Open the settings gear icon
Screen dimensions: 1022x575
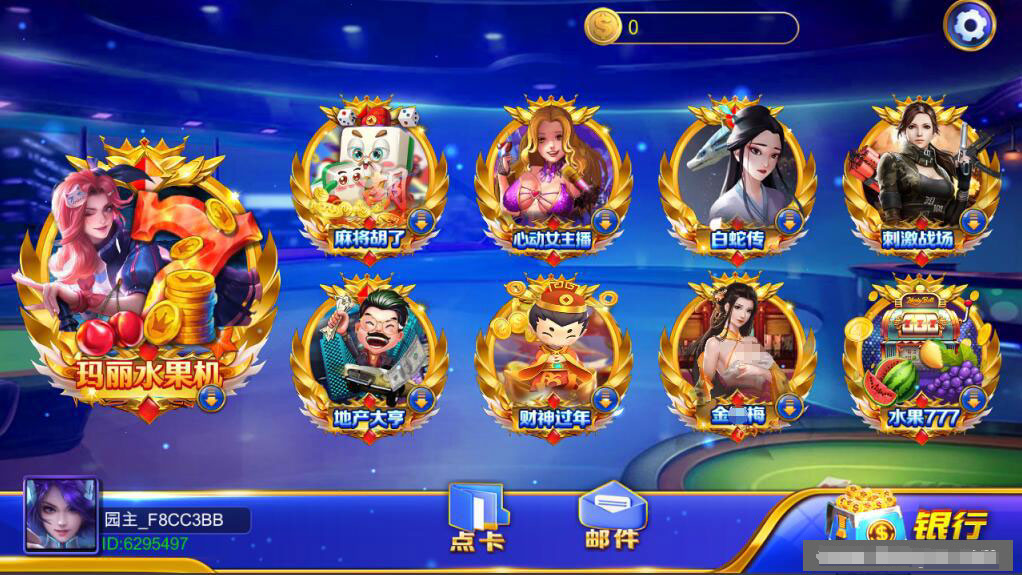(969, 26)
